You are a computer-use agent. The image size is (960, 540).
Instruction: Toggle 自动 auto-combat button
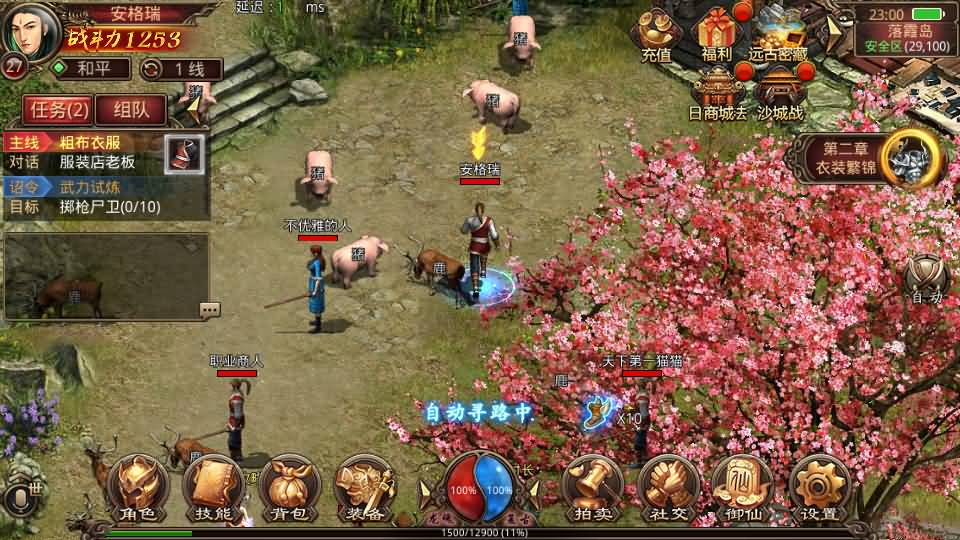click(x=927, y=279)
